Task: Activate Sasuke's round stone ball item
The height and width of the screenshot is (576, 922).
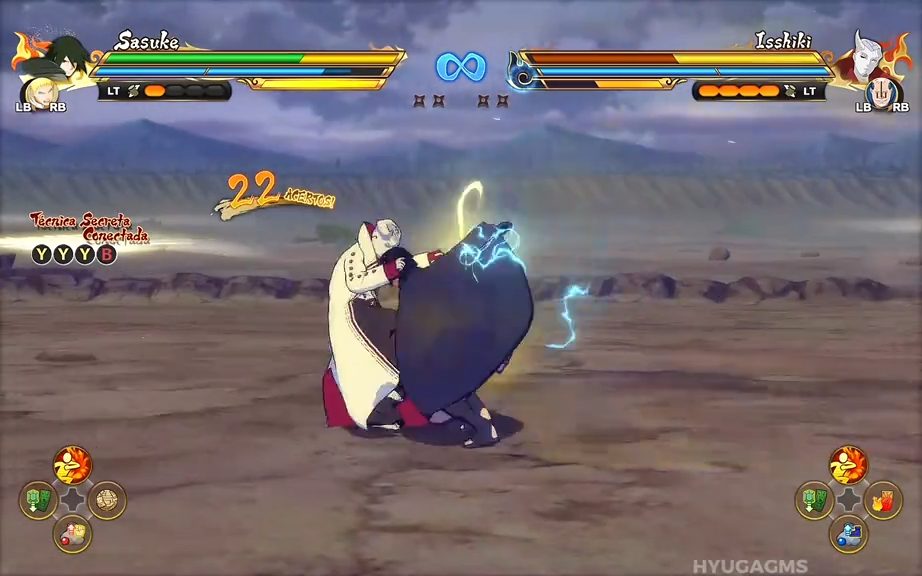Action: tap(107, 499)
